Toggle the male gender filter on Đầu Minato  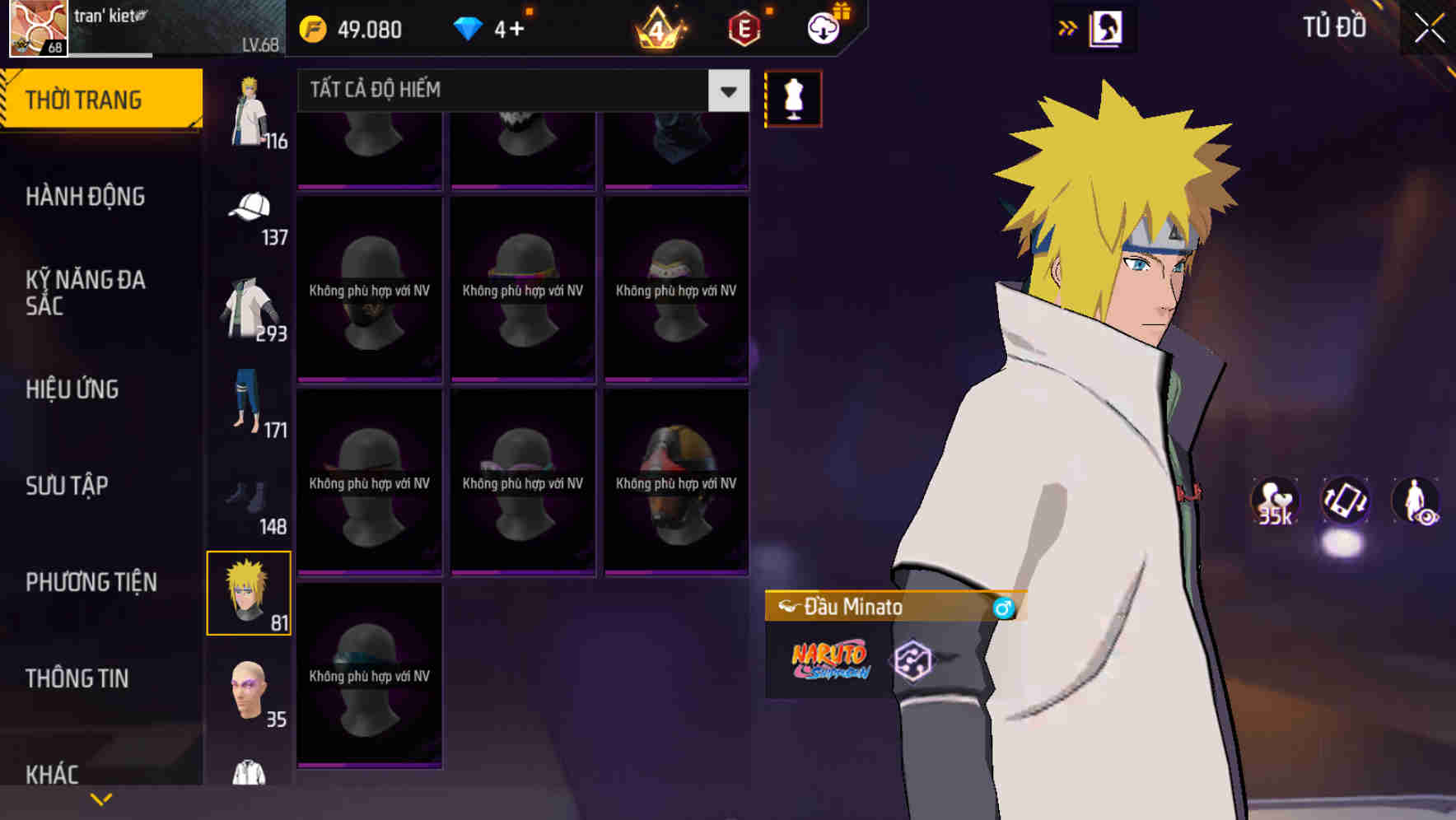point(1003,607)
